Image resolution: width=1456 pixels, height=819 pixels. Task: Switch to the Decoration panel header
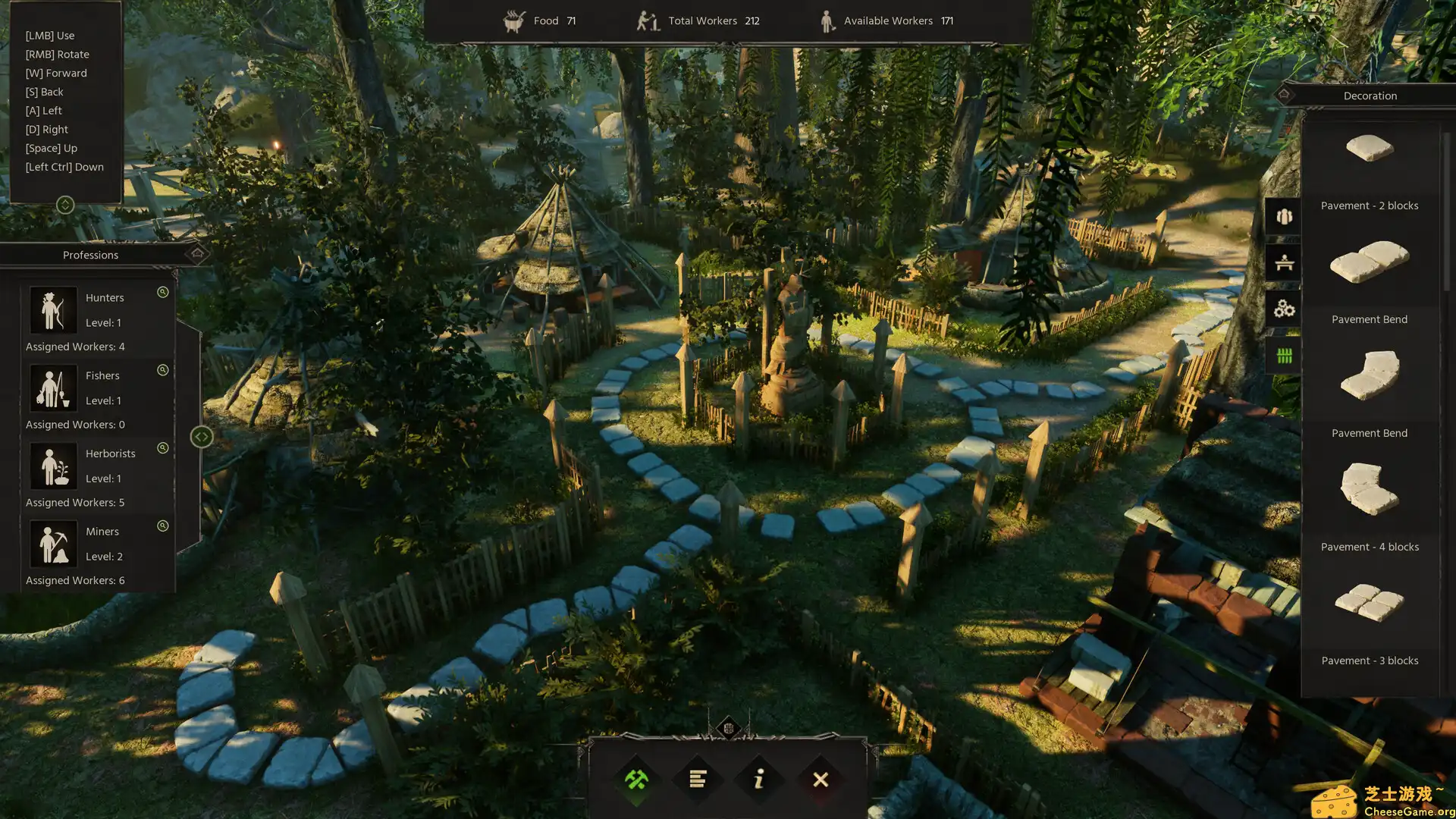[1370, 96]
